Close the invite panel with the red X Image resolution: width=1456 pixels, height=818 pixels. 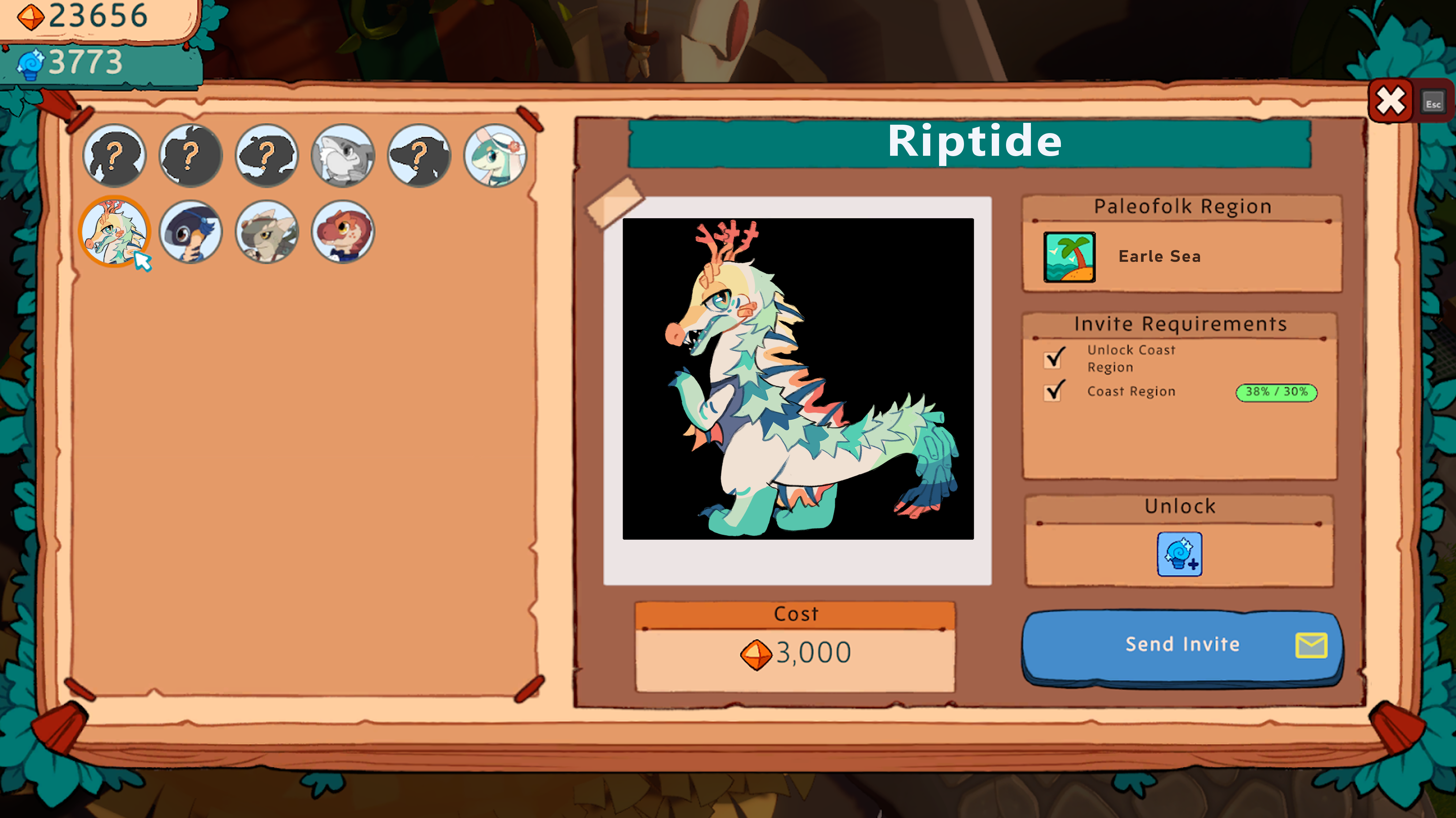pyautogui.click(x=1391, y=102)
